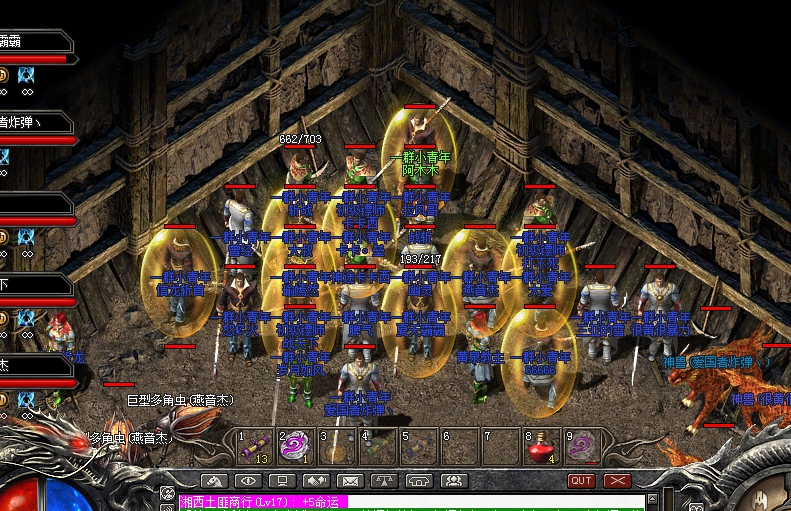The image size is (791, 511).
Task: Click the telephone icon button
Action: coord(418,481)
